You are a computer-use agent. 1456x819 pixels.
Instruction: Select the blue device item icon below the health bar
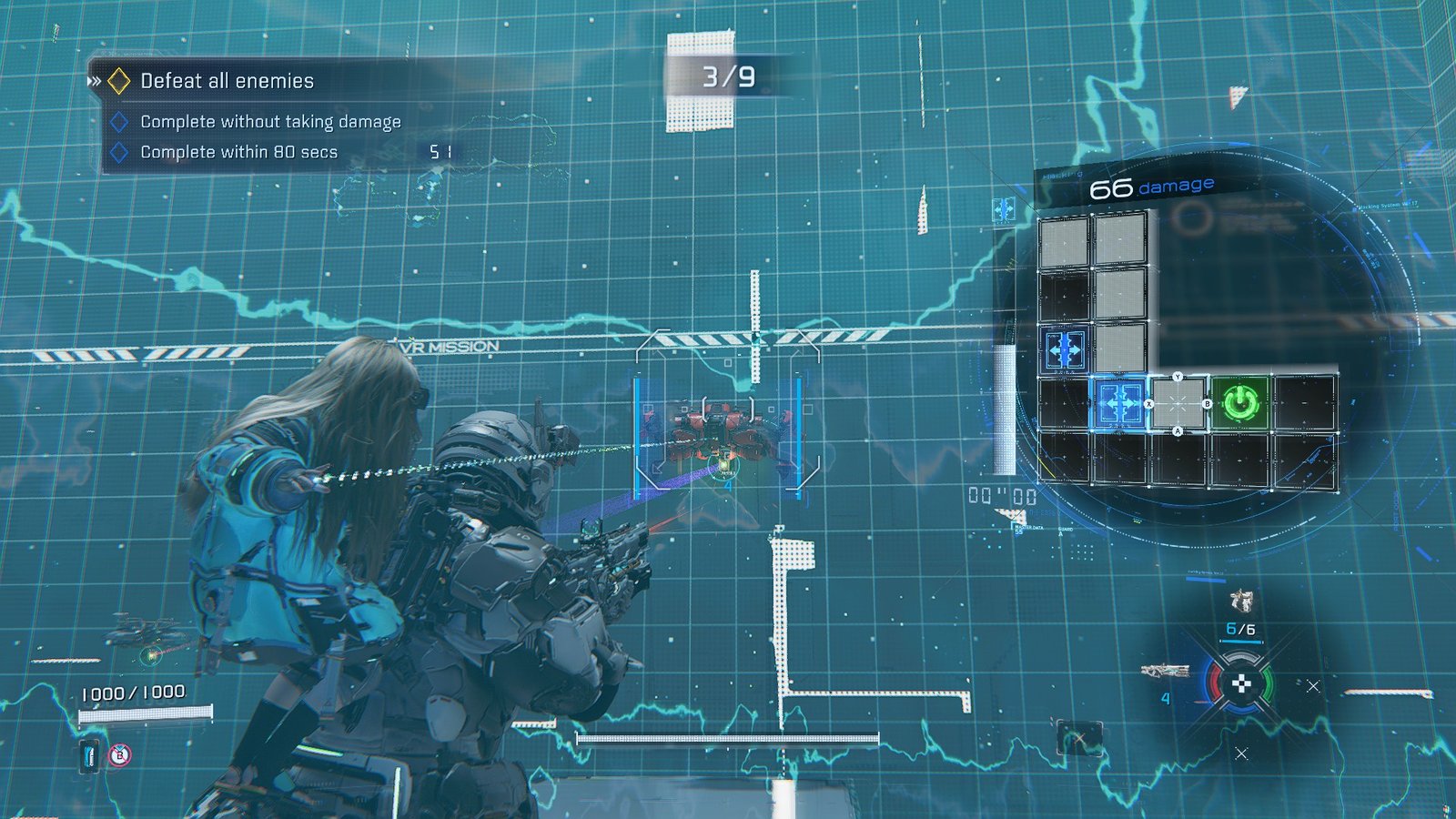tap(89, 755)
